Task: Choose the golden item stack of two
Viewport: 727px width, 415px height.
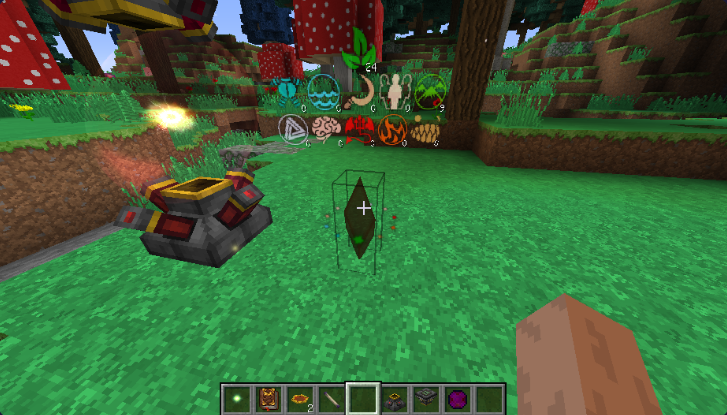Action: click(x=298, y=397)
